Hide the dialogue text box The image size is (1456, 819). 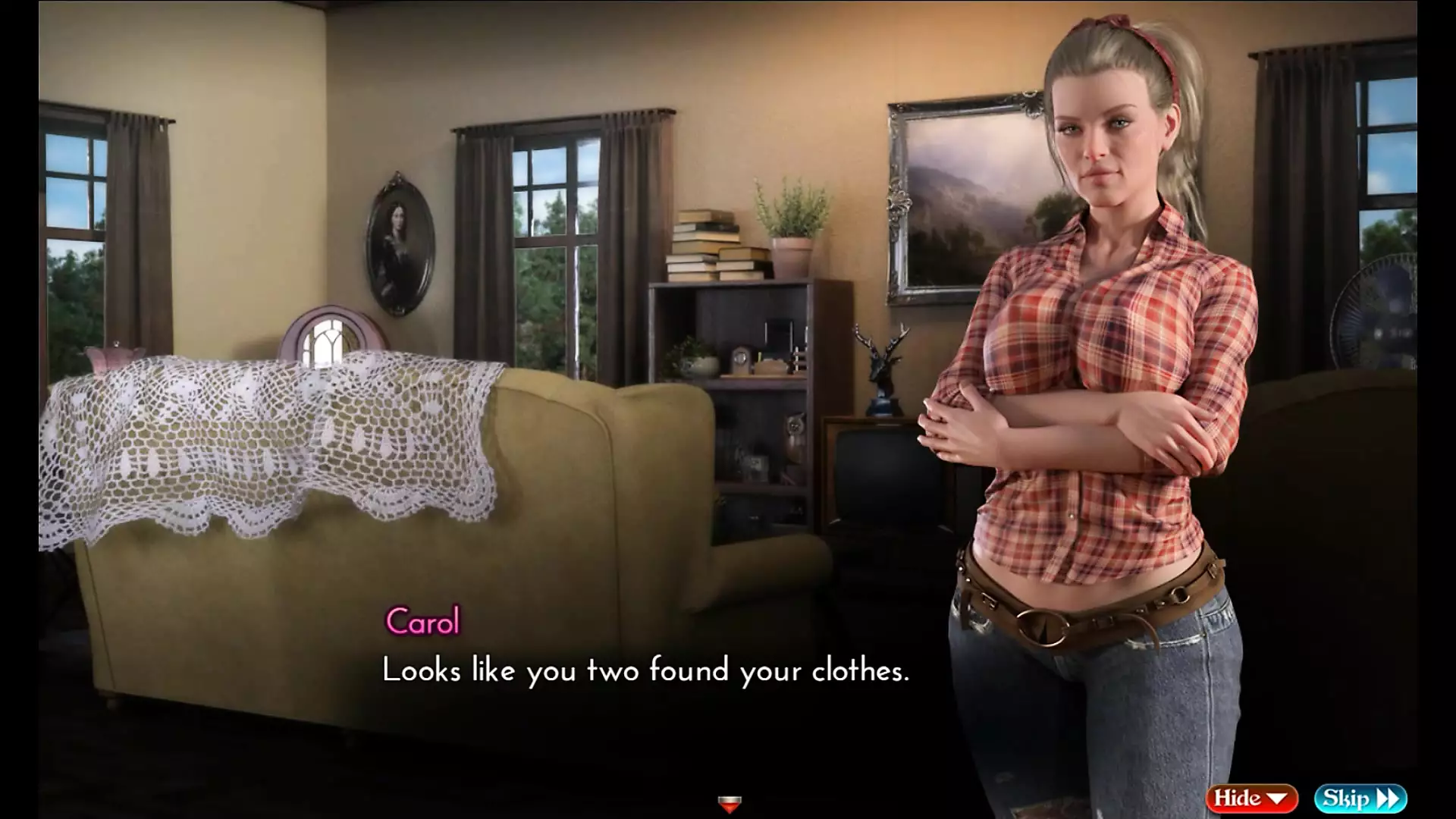pos(1251,799)
